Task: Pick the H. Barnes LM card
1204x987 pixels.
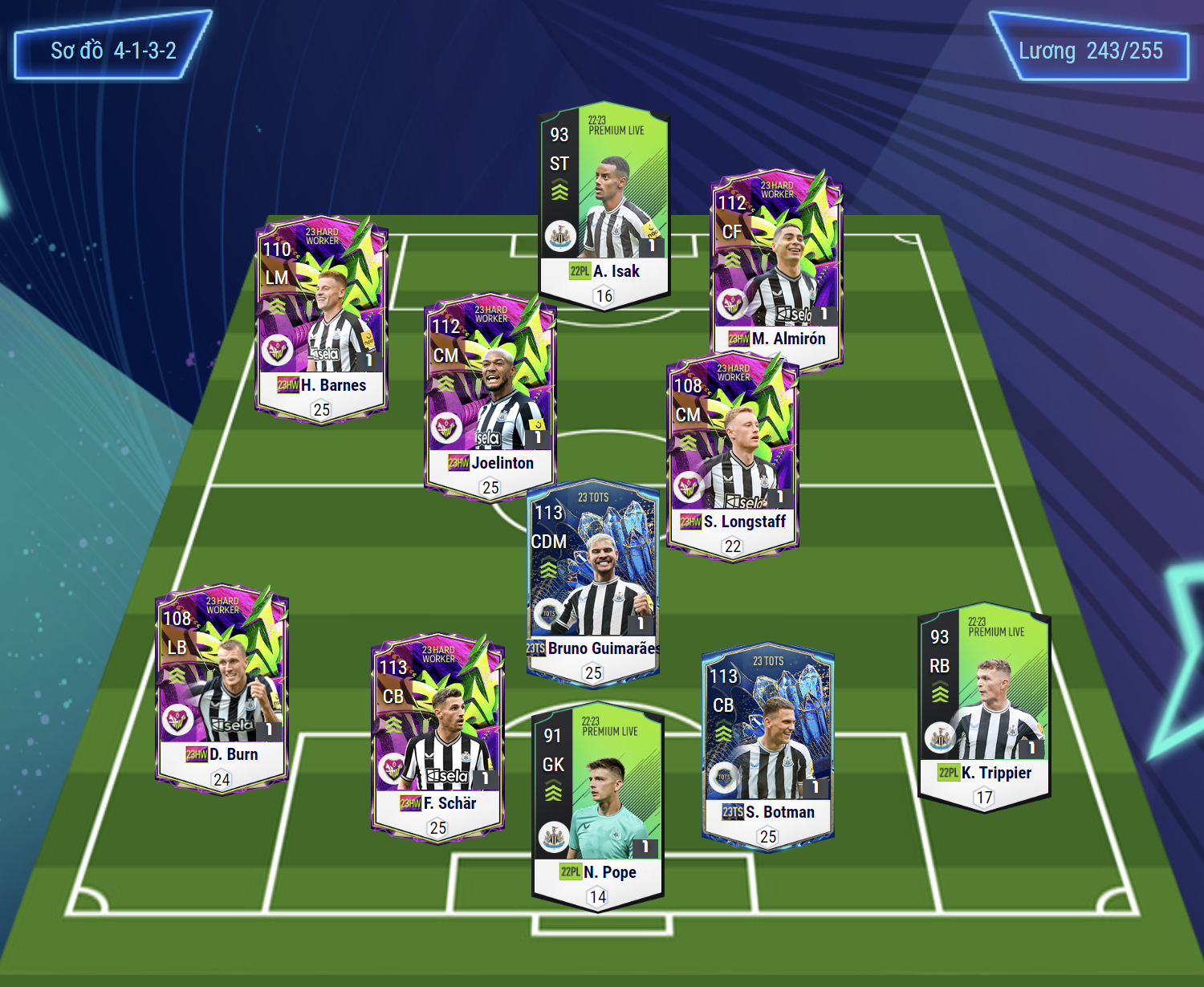Action: click(321, 317)
